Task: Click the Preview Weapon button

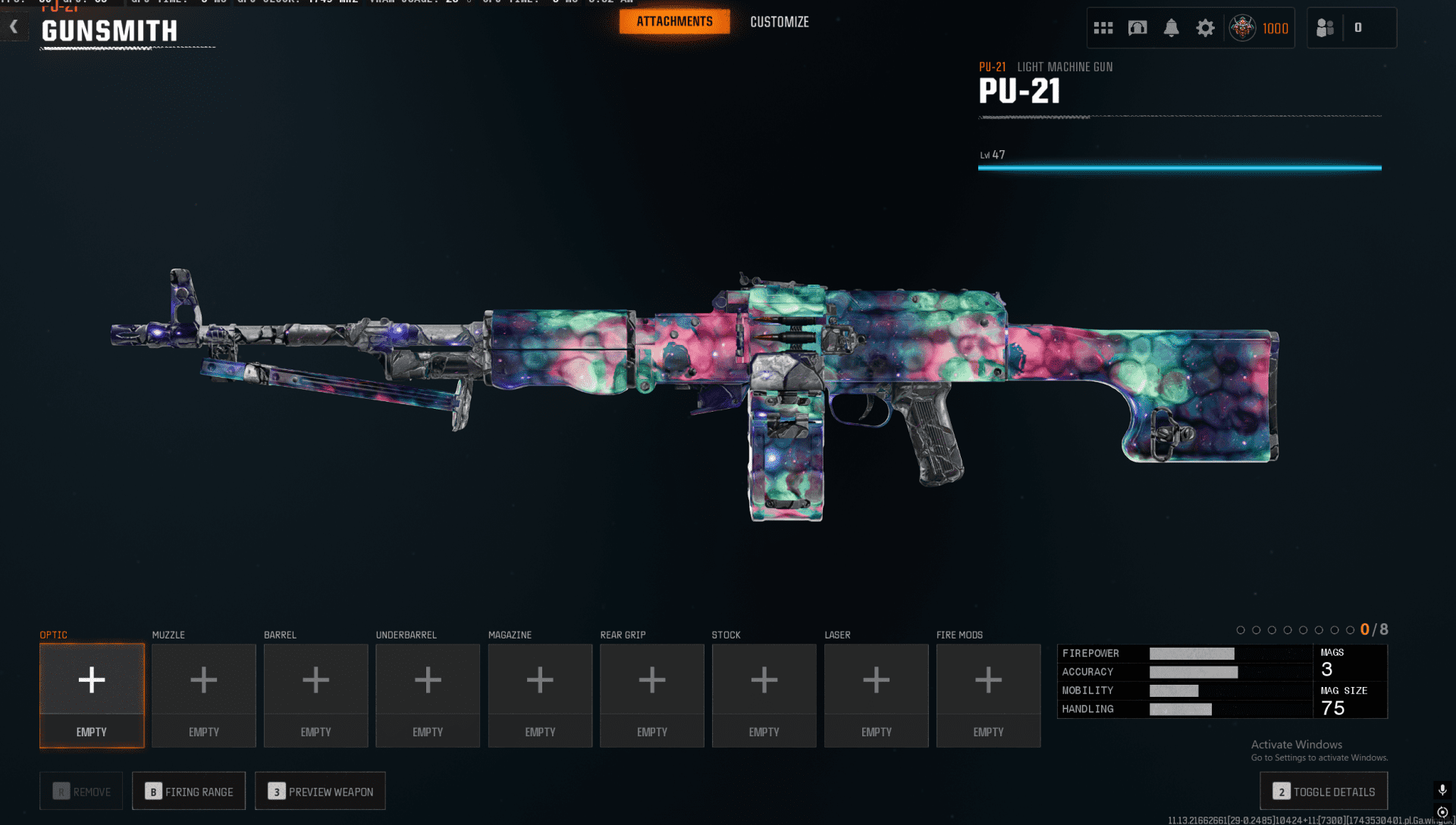Action: (x=320, y=791)
